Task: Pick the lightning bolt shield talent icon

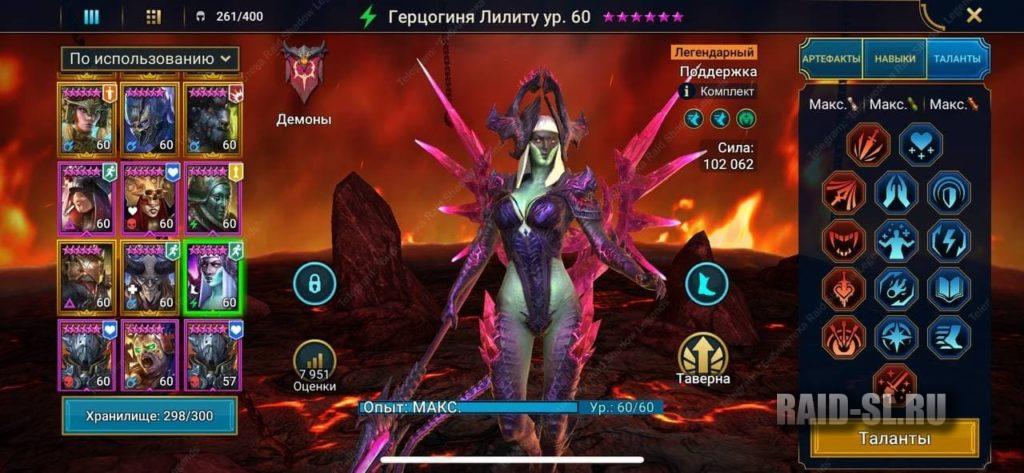Action: pyautogui.click(x=948, y=241)
